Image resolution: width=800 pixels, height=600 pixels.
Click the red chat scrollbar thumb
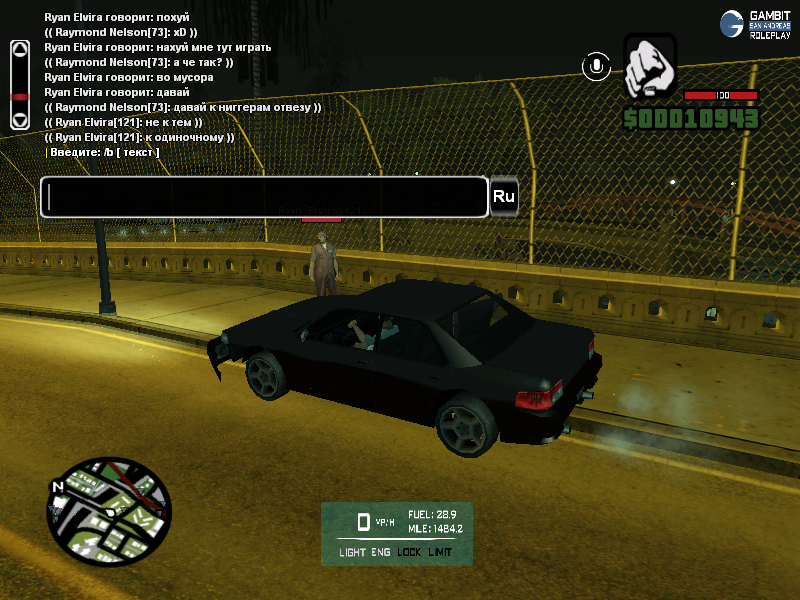(19, 97)
